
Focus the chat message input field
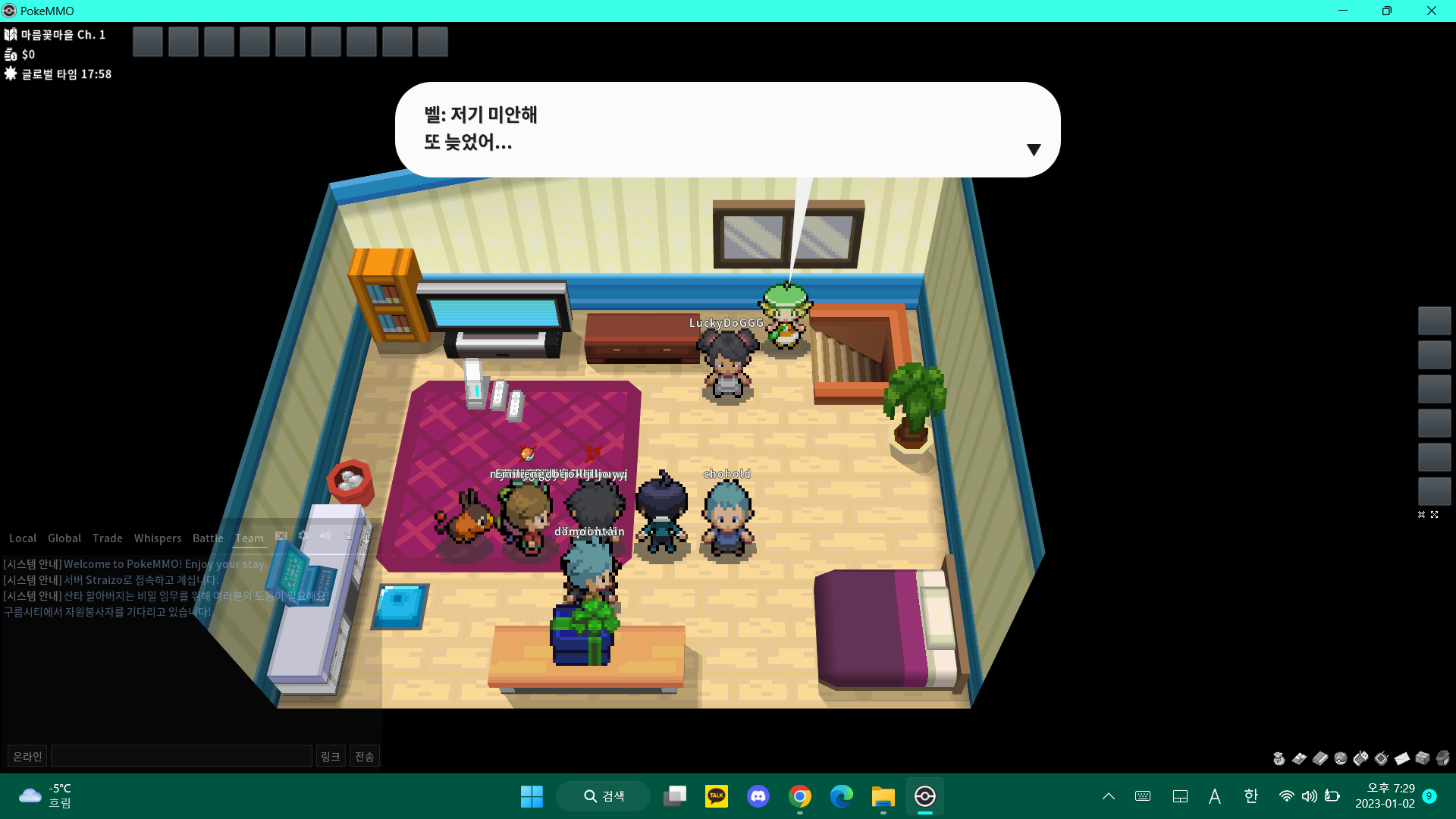181,756
